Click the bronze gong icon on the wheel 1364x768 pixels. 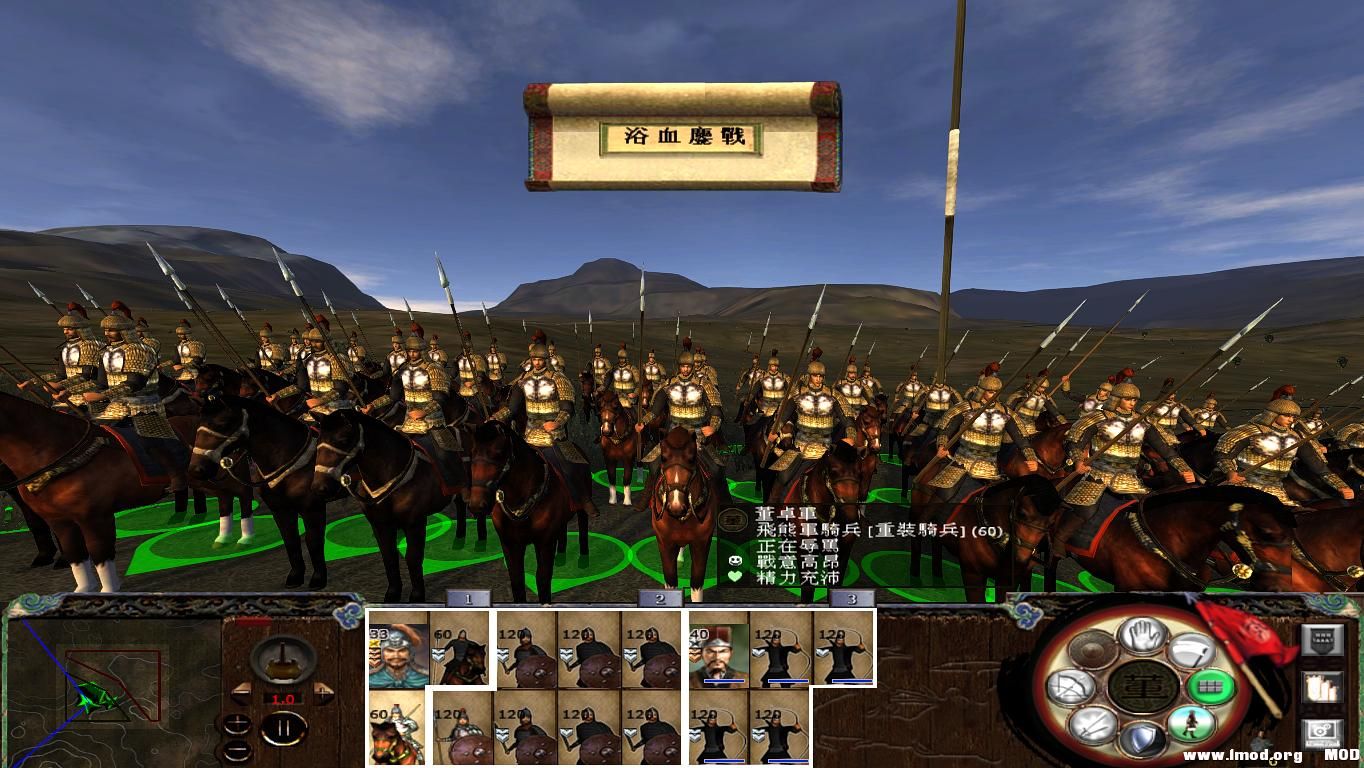coord(1094,650)
